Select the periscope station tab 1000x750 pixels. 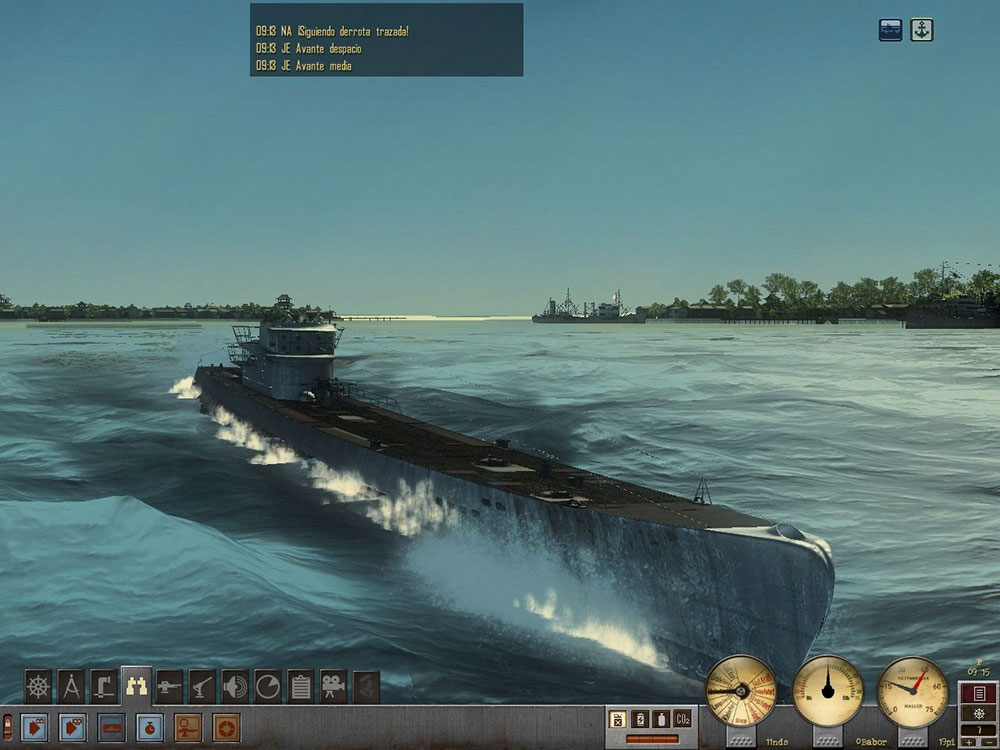click(x=104, y=687)
